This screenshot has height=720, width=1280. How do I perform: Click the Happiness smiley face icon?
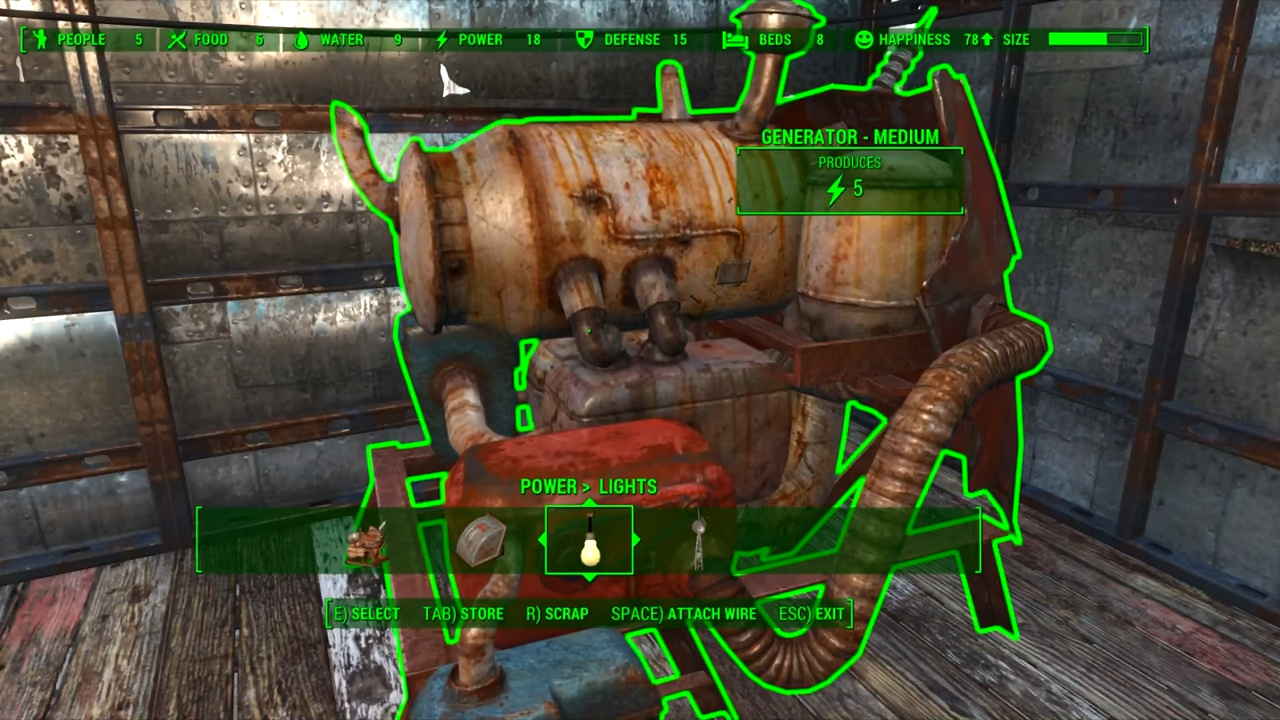click(863, 39)
